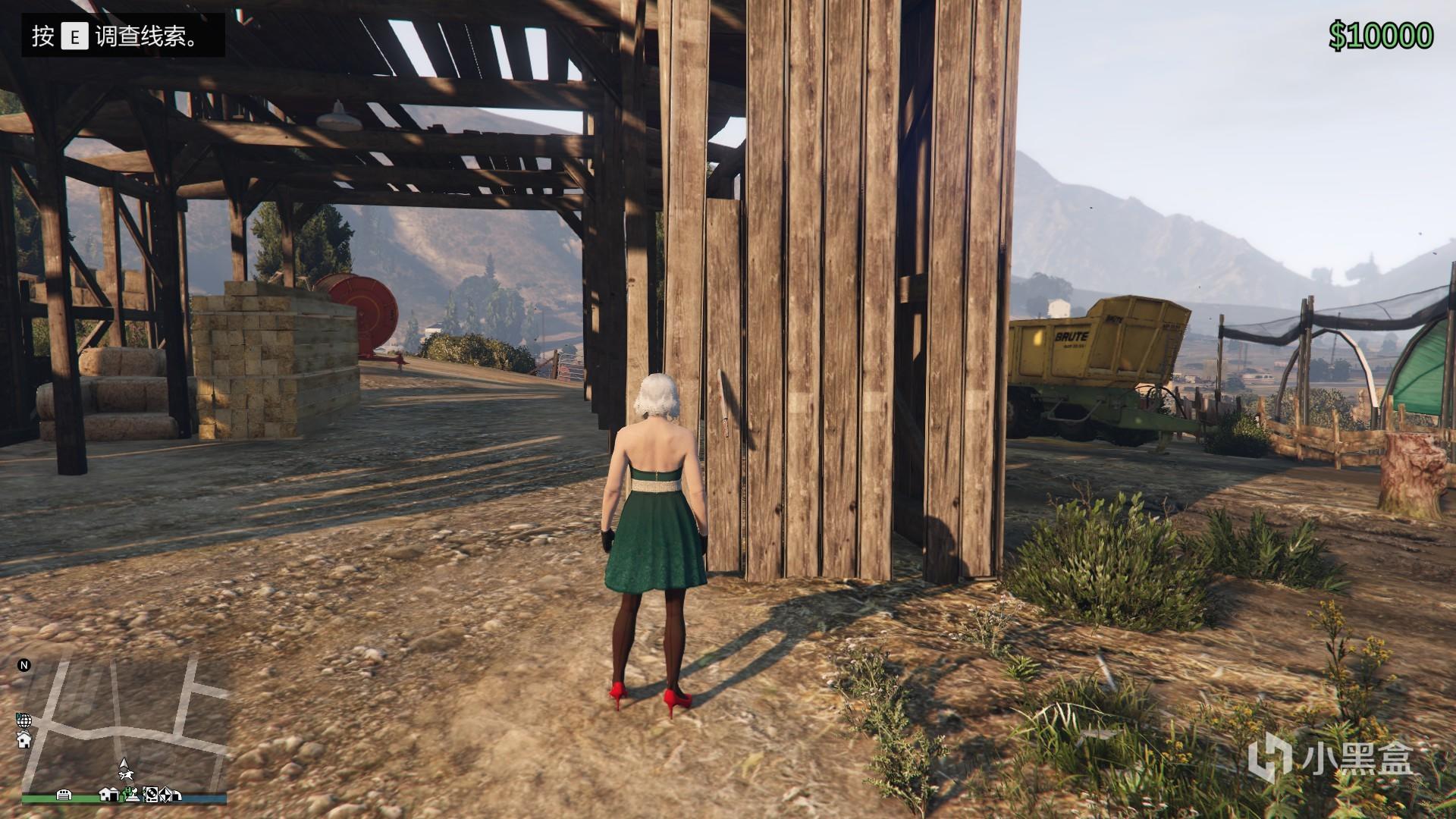1456x819 pixels.
Task: Select the player arrow marker on the minimap
Action: 124,764
